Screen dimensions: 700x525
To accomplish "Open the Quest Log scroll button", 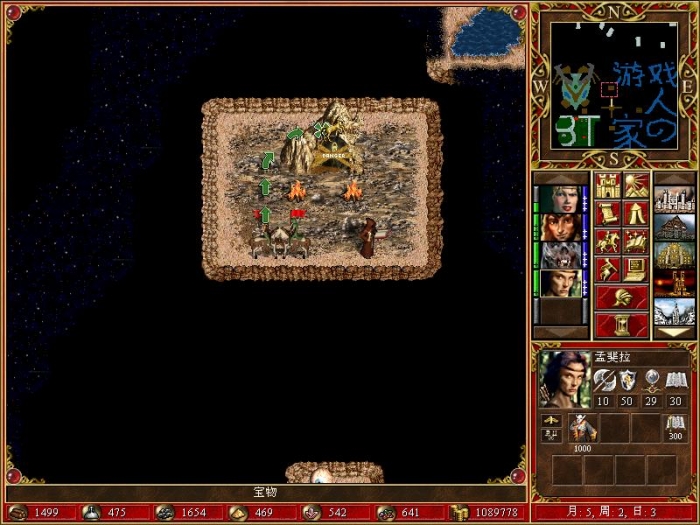I will pyautogui.click(x=608, y=213).
